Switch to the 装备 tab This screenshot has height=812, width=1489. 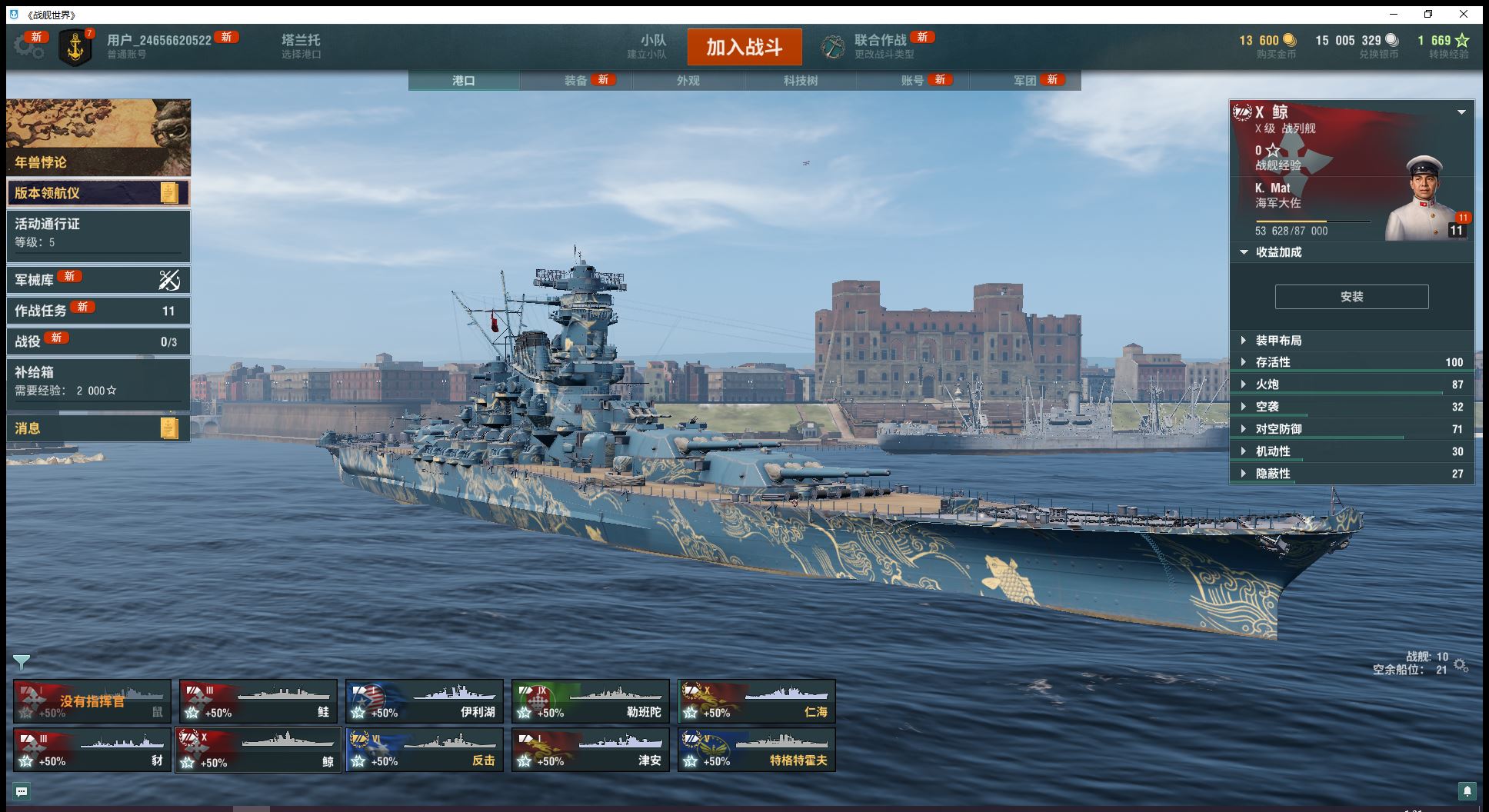click(x=576, y=81)
